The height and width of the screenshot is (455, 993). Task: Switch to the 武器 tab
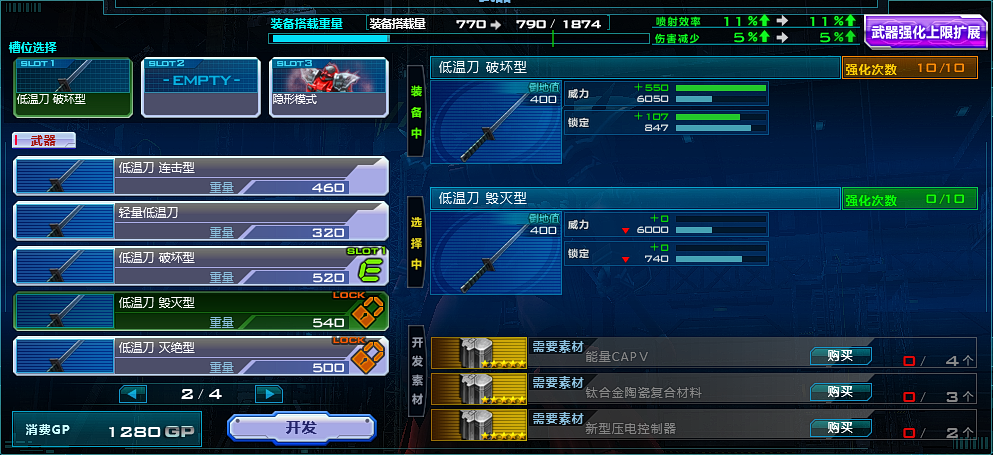(x=43, y=141)
